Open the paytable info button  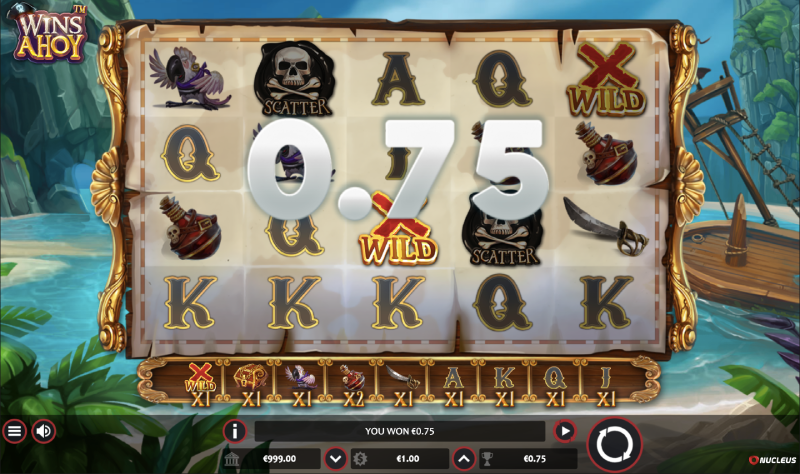point(235,431)
